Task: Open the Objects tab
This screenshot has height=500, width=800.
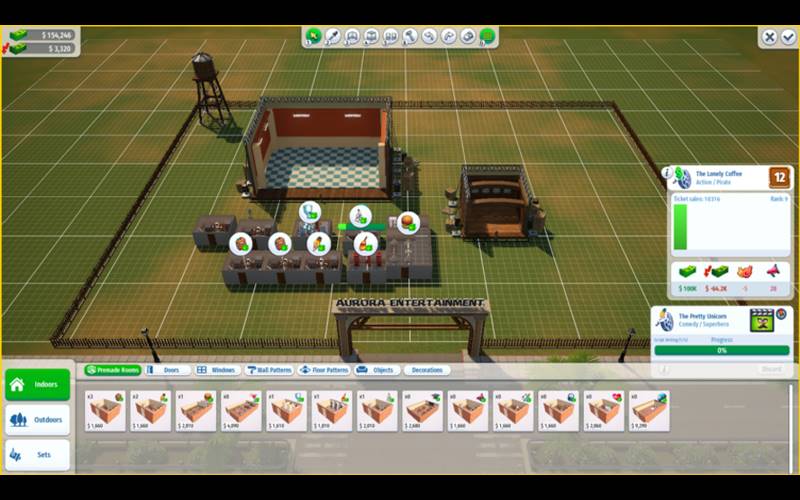Action: (377, 370)
